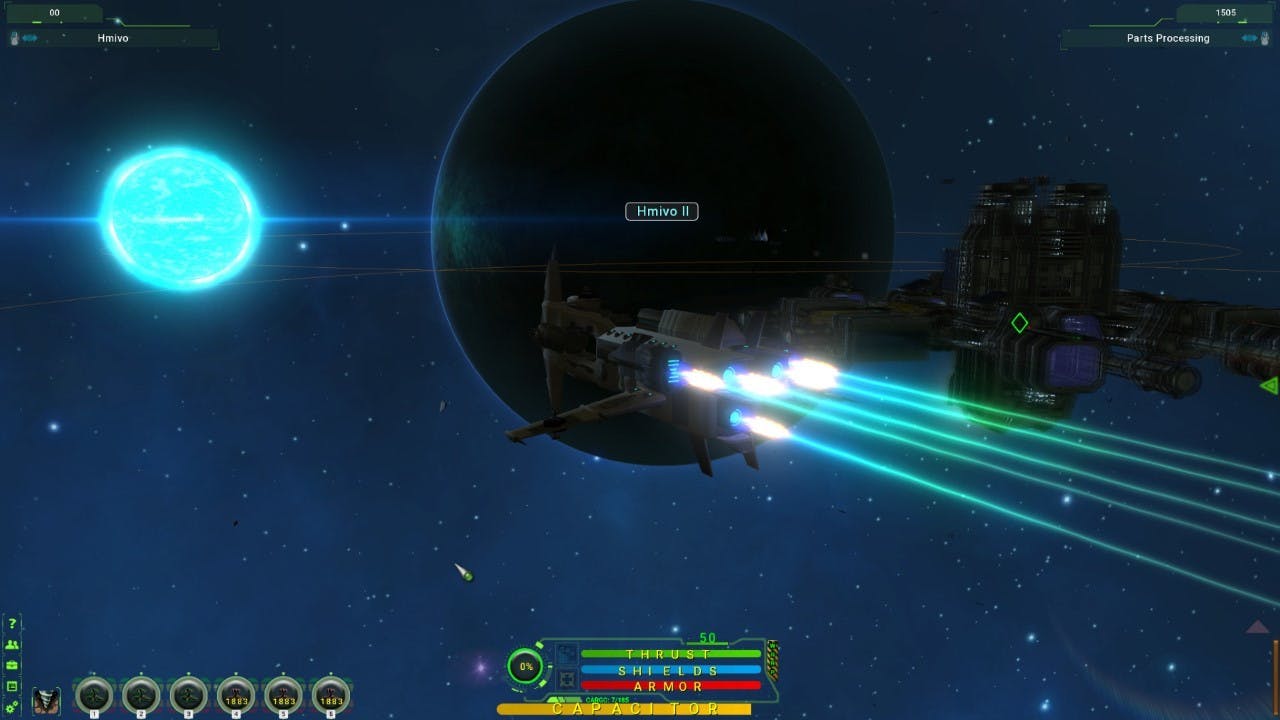Viewport: 1280px width, 720px height.
Task: Click the 0% experience circle
Action: tap(526, 666)
